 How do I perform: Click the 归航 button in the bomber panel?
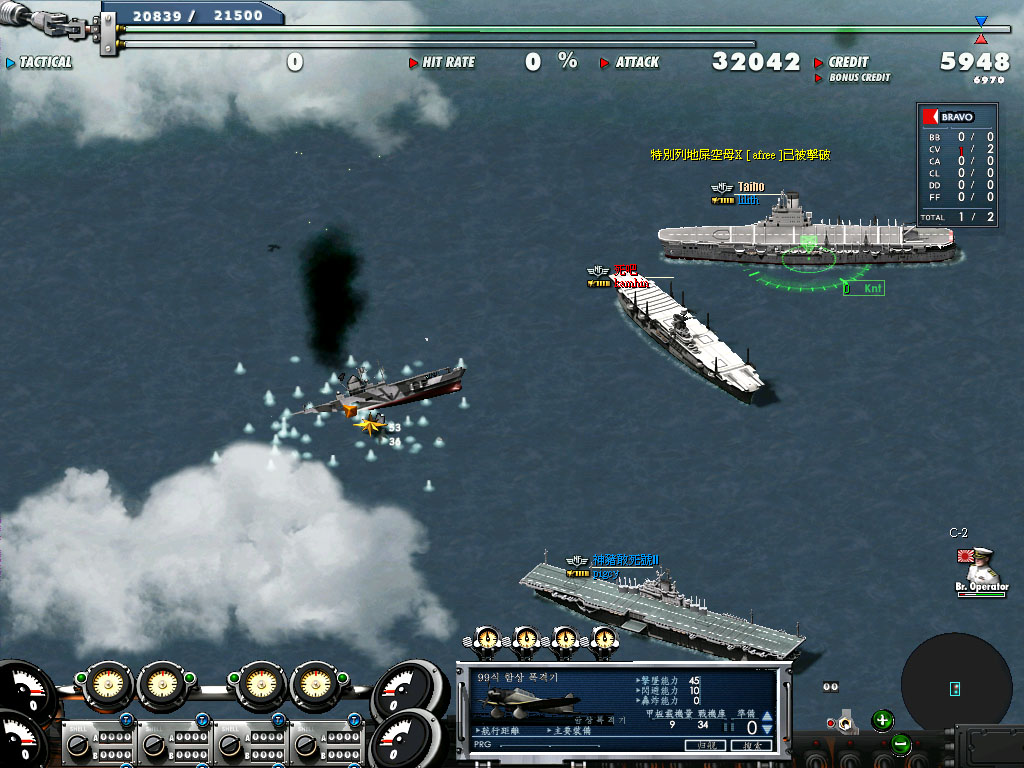pos(706,745)
